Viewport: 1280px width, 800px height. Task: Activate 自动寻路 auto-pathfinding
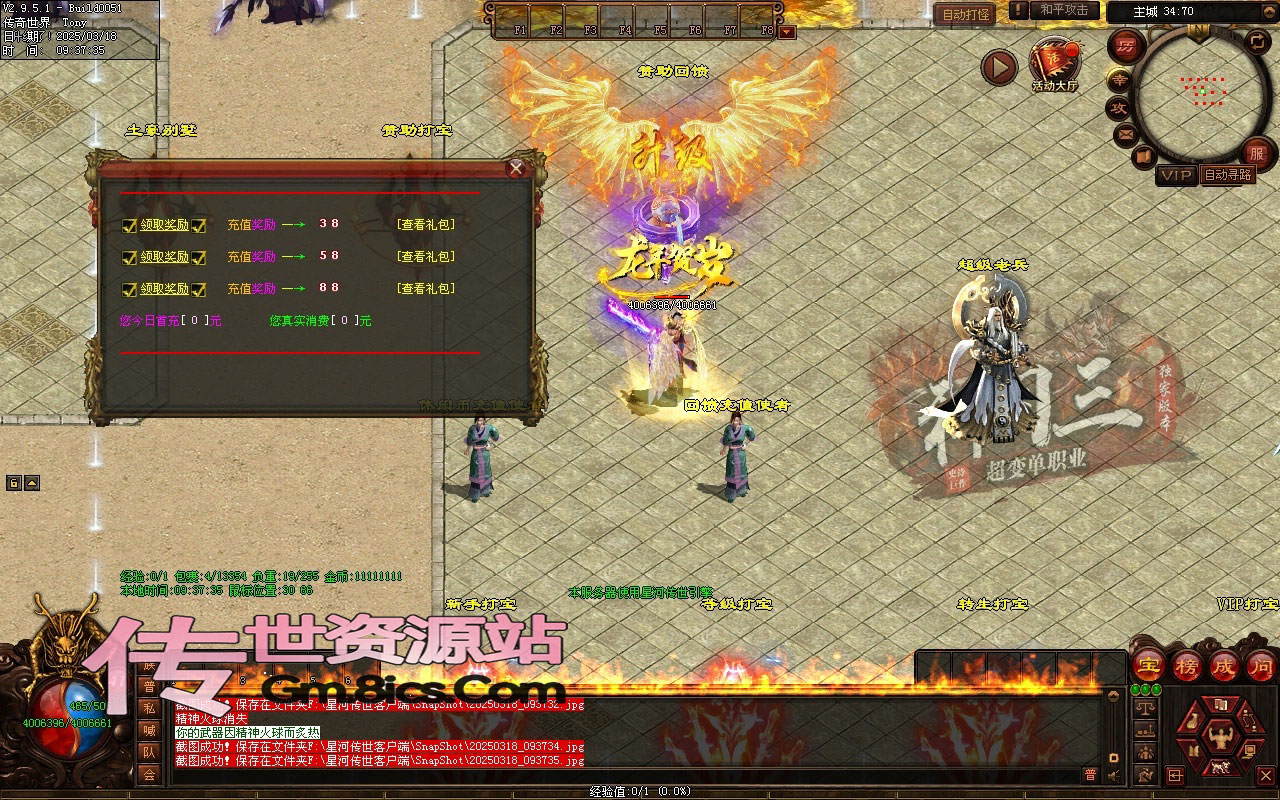click(x=1228, y=175)
